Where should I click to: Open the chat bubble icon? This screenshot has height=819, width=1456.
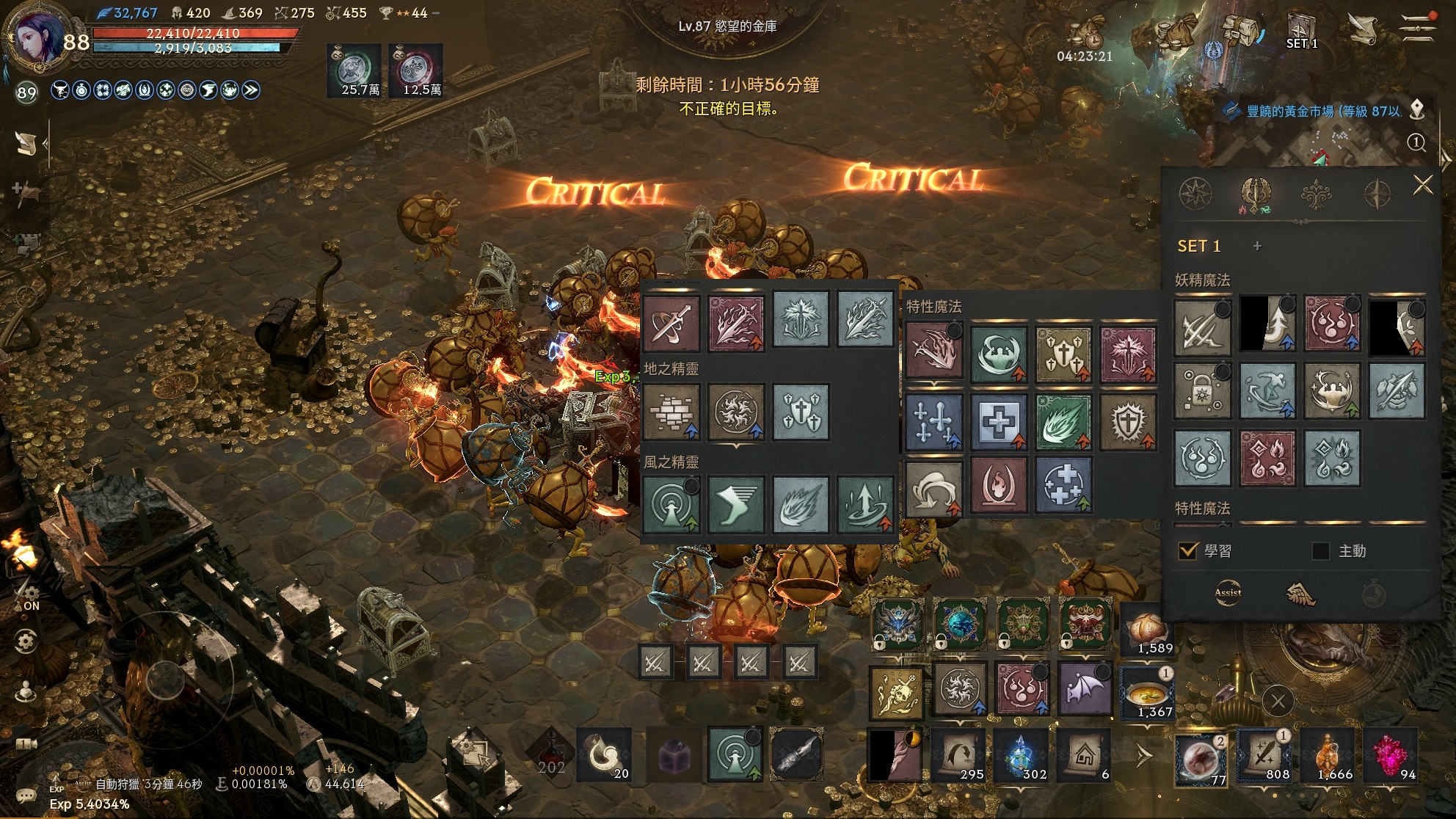(27, 796)
